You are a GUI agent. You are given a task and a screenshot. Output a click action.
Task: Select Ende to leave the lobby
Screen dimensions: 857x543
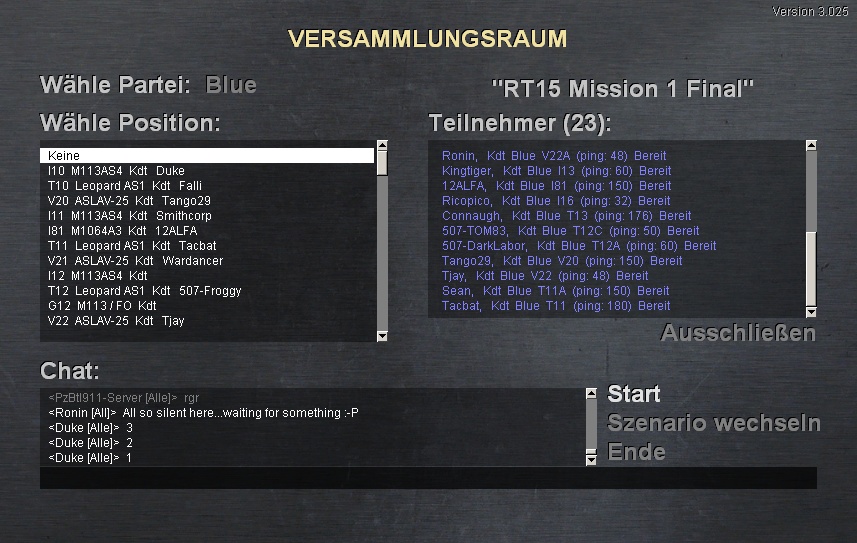point(636,452)
